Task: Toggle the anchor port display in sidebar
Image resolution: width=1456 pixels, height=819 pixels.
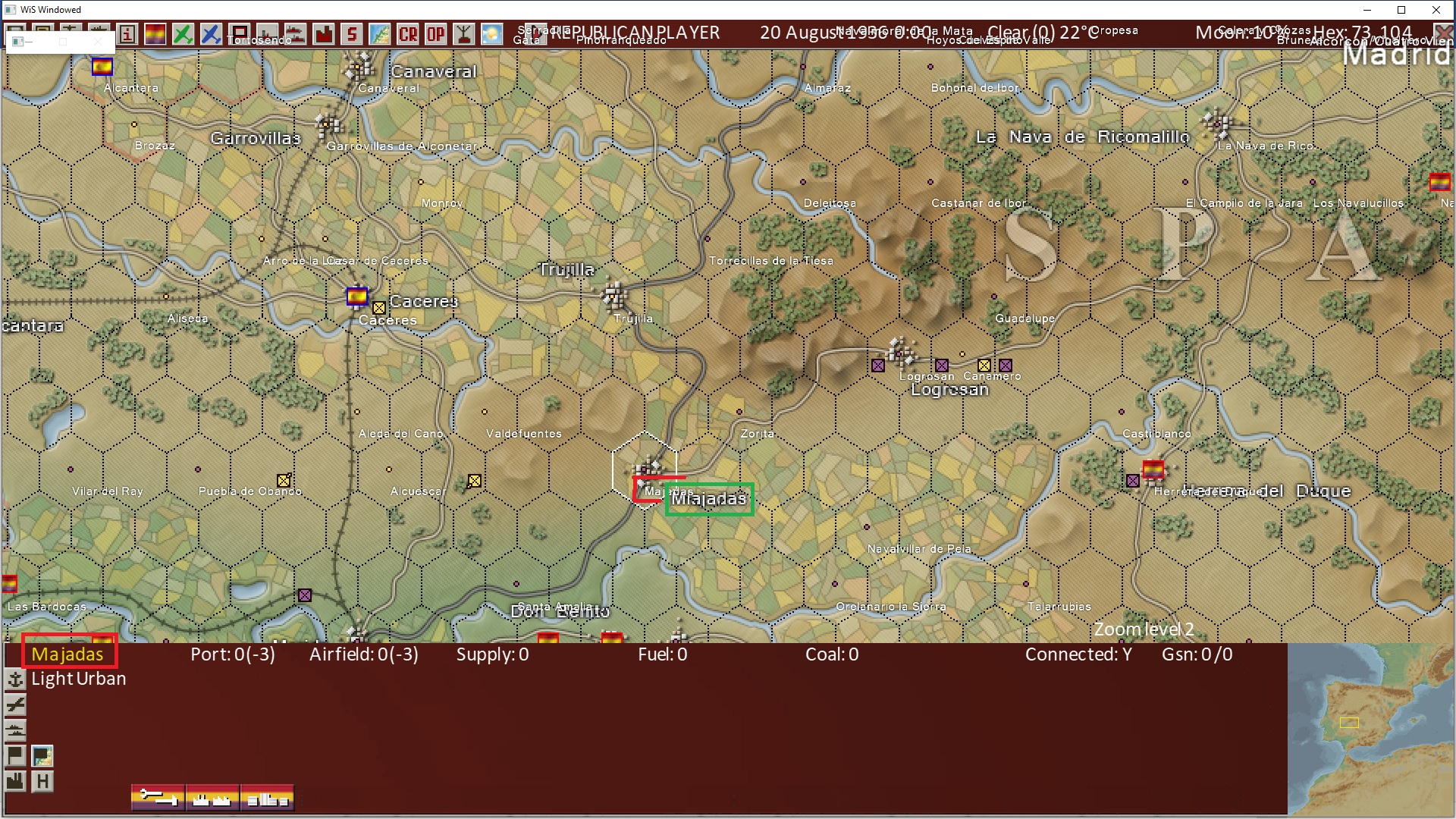Action: [15, 679]
